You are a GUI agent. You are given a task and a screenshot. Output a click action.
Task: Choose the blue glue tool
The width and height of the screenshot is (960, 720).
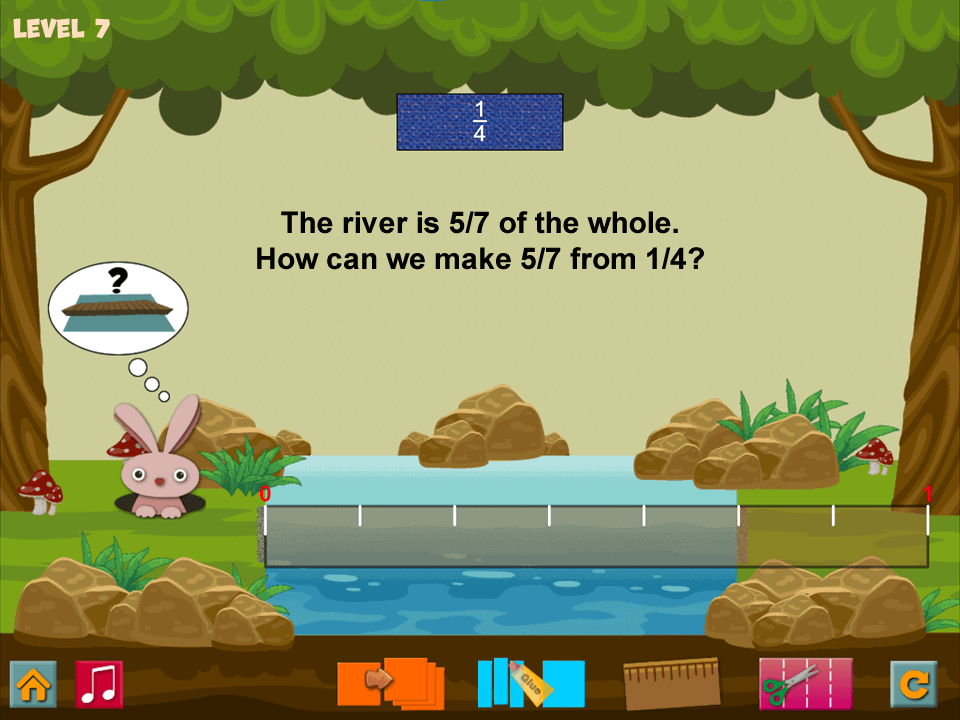coord(531,683)
